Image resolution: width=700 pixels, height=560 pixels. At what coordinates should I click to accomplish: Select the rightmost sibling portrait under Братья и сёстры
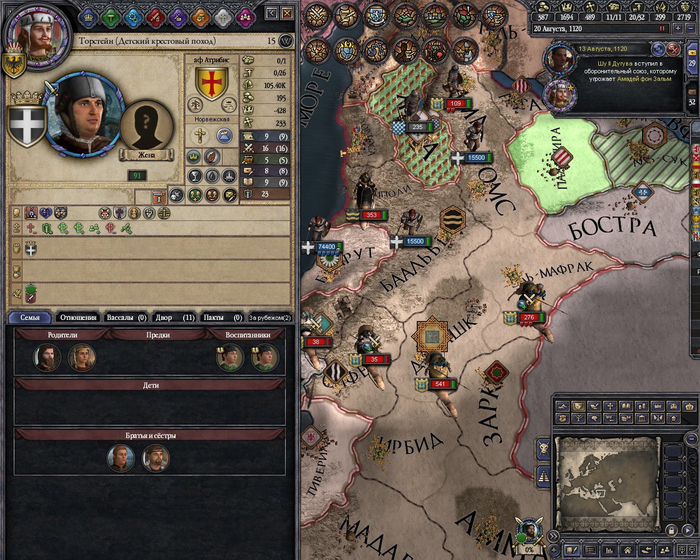click(156, 458)
